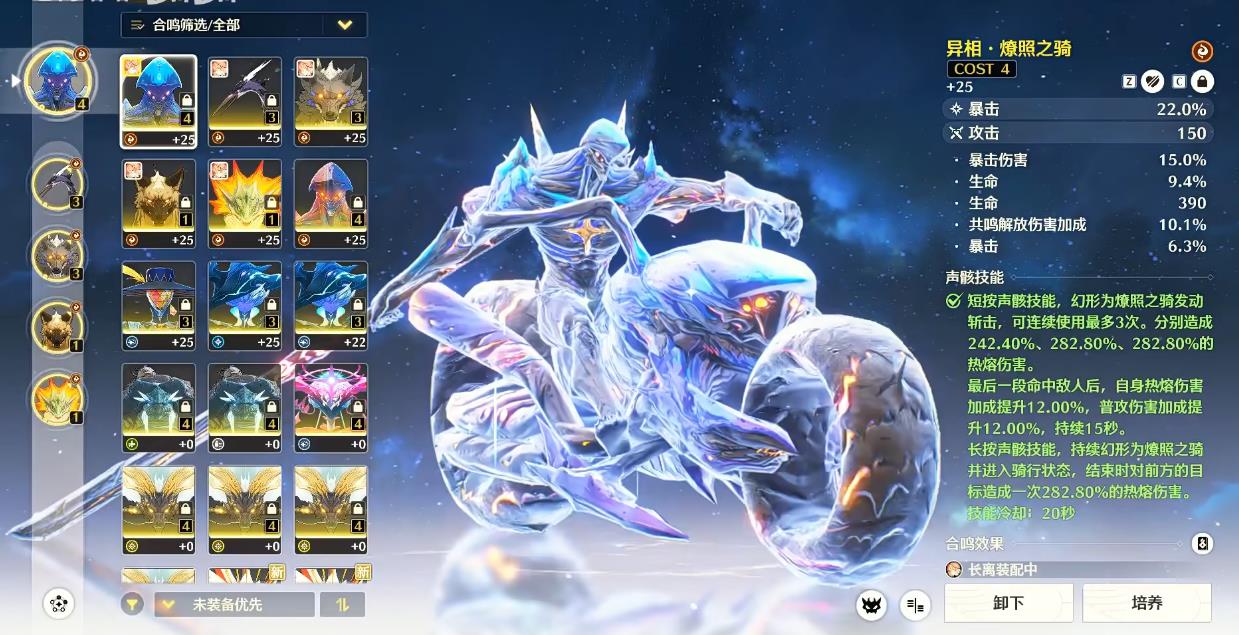Open the stat comparison icon button
The width and height of the screenshot is (1239, 635).
click(915, 604)
